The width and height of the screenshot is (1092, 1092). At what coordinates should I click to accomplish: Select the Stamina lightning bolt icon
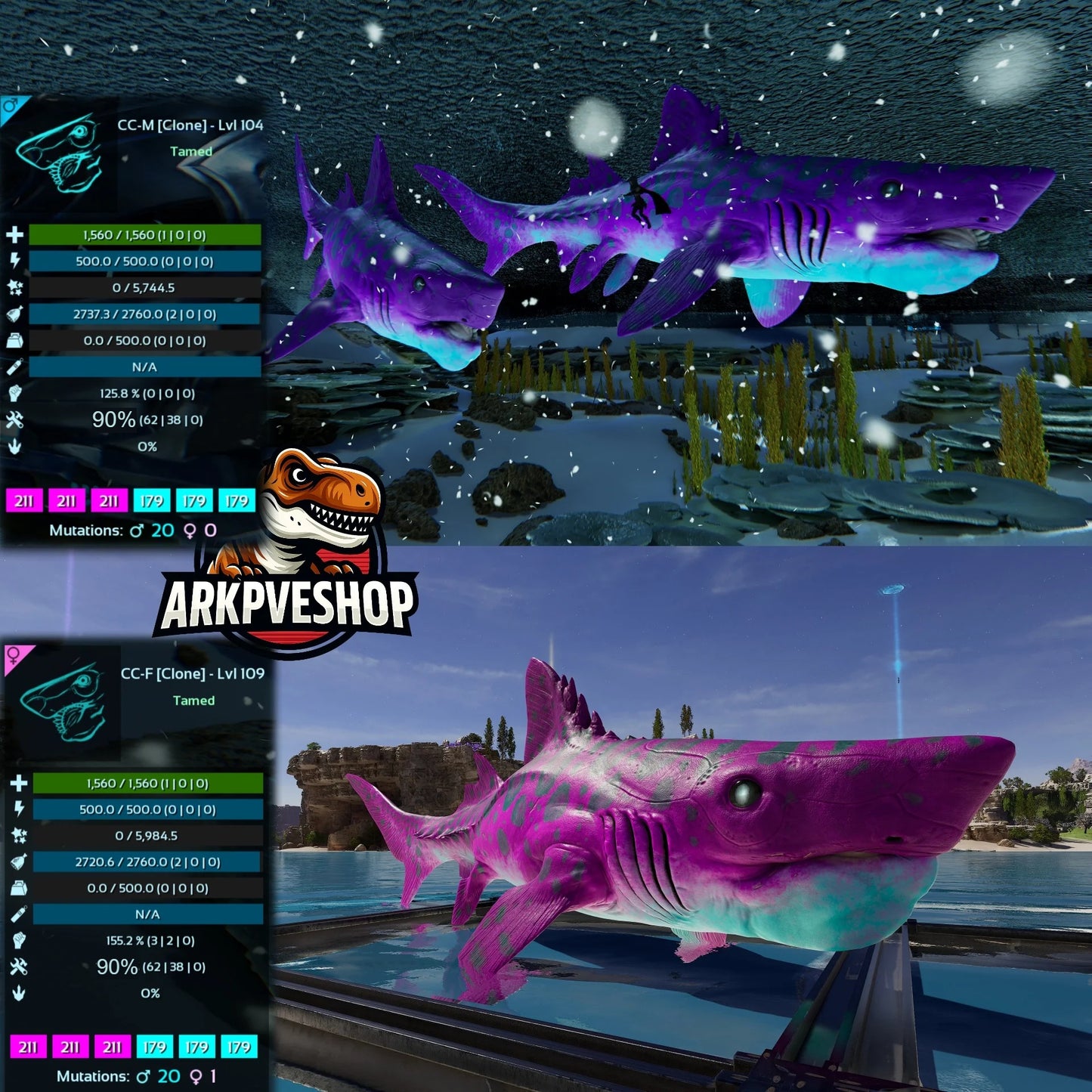[x=15, y=261]
